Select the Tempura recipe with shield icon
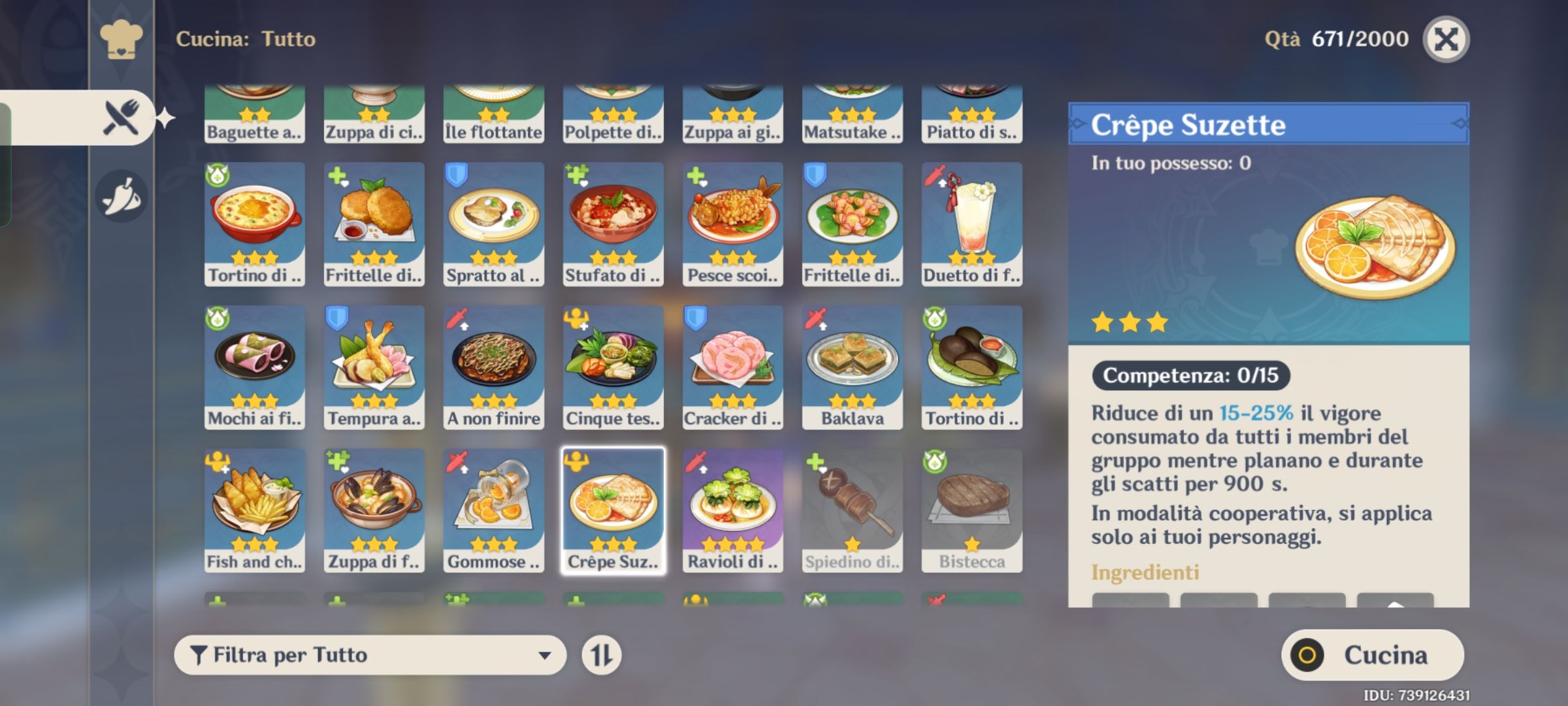 [373, 366]
